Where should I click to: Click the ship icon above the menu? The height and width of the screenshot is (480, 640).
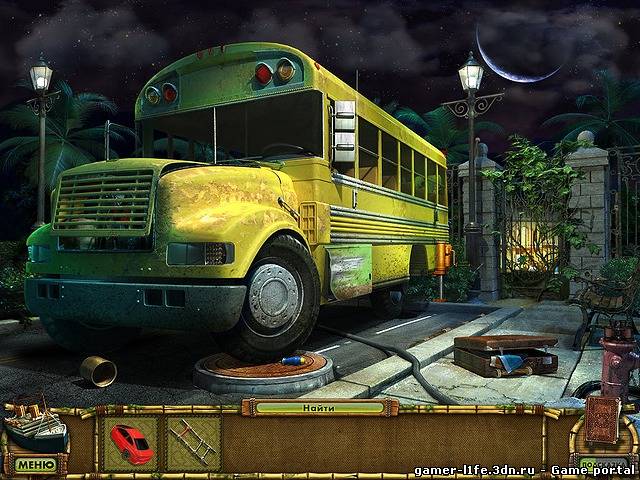click(x=35, y=429)
